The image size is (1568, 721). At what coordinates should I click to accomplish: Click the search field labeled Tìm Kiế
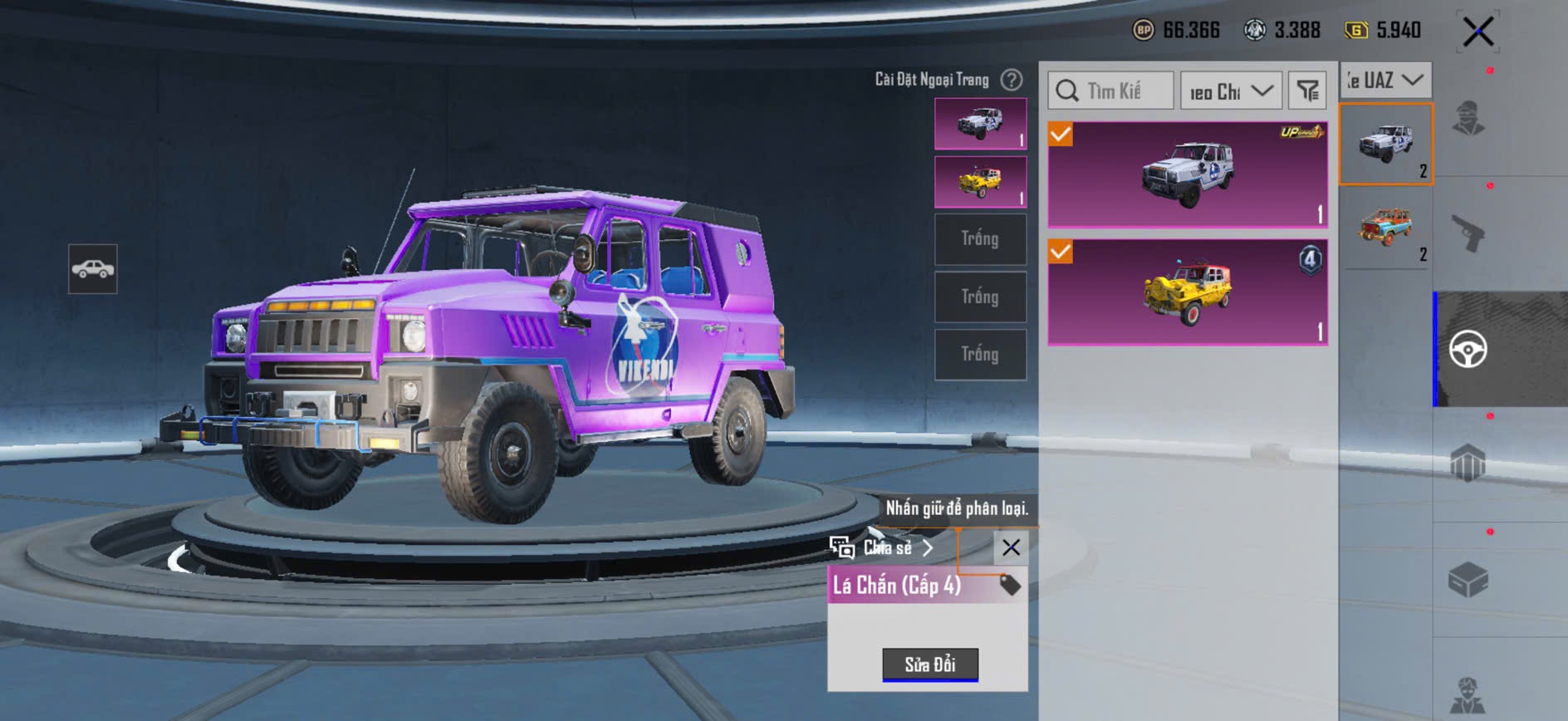click(x=1111, y=91)
